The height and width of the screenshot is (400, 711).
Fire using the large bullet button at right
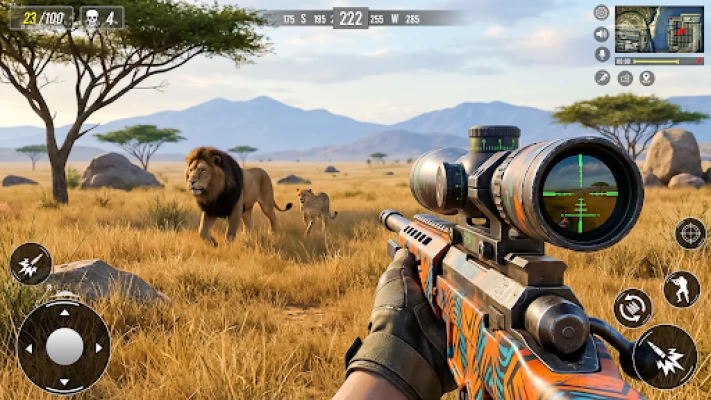[665, 357]
